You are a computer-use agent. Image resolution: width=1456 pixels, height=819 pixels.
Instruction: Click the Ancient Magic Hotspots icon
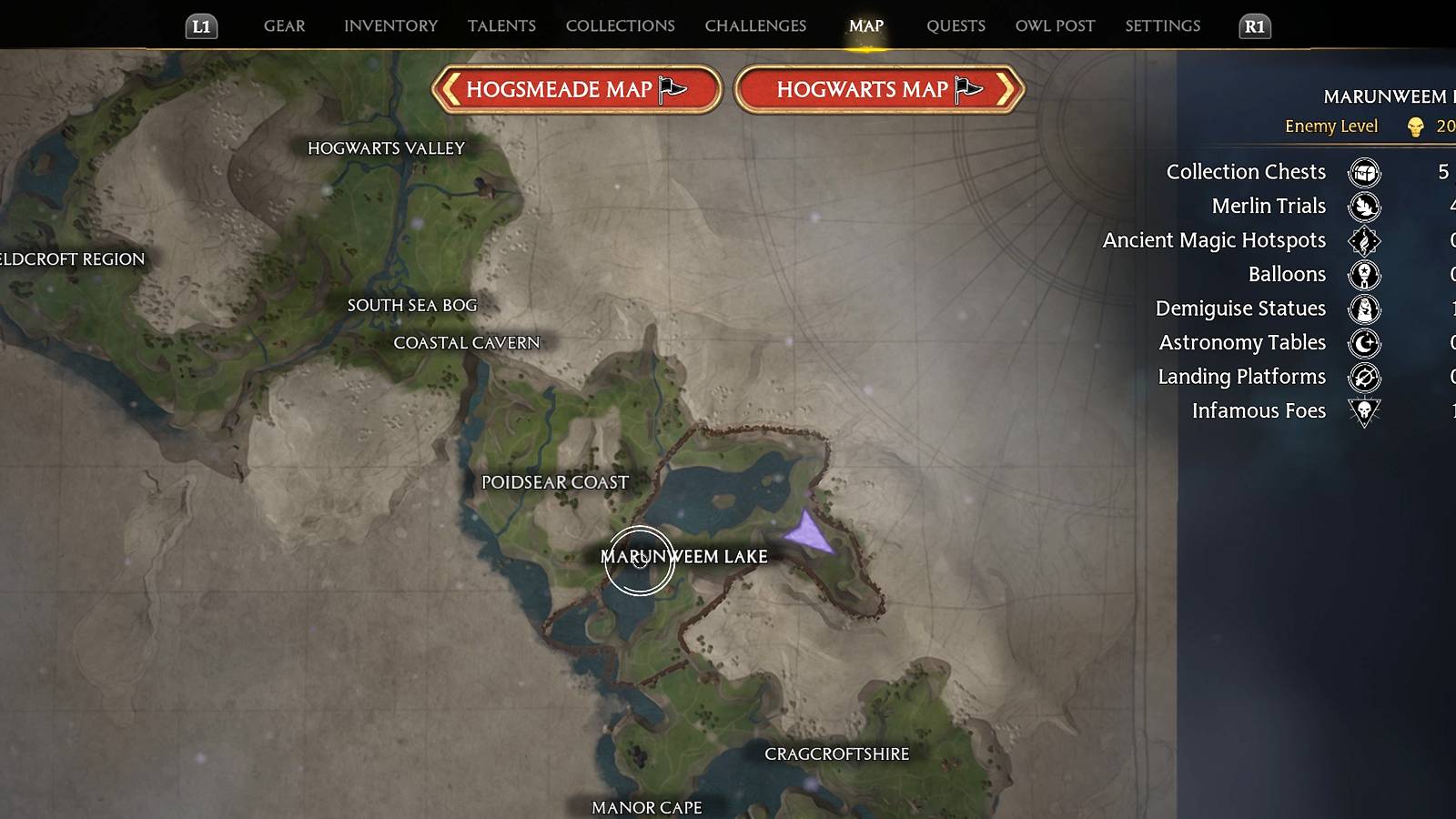point(1362,240)
